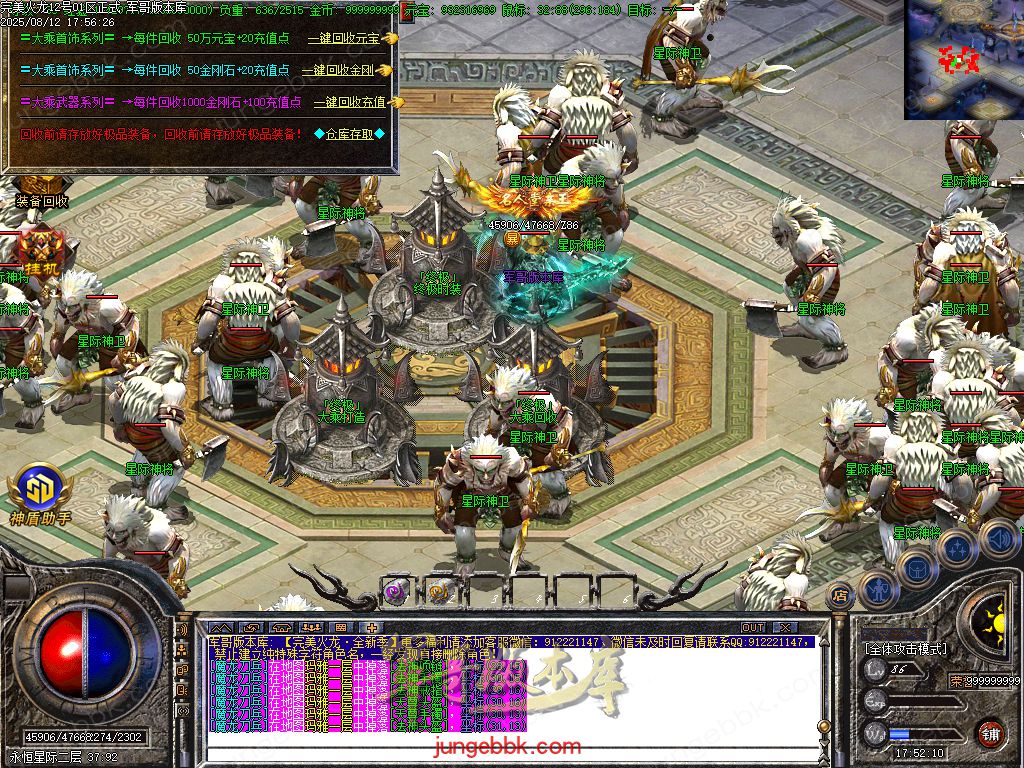Open the 神盾助手 assistant icon
This screenshot has height=768, width=1024.
(41, 495)
